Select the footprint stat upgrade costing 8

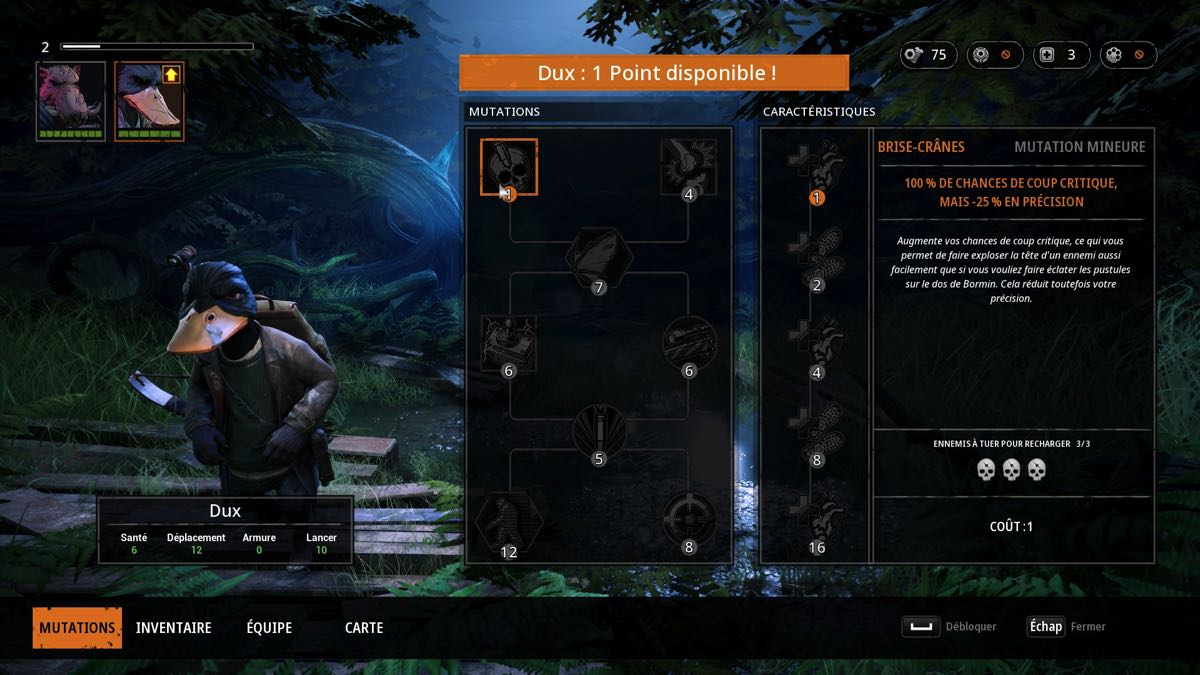(x=817, y=432)
